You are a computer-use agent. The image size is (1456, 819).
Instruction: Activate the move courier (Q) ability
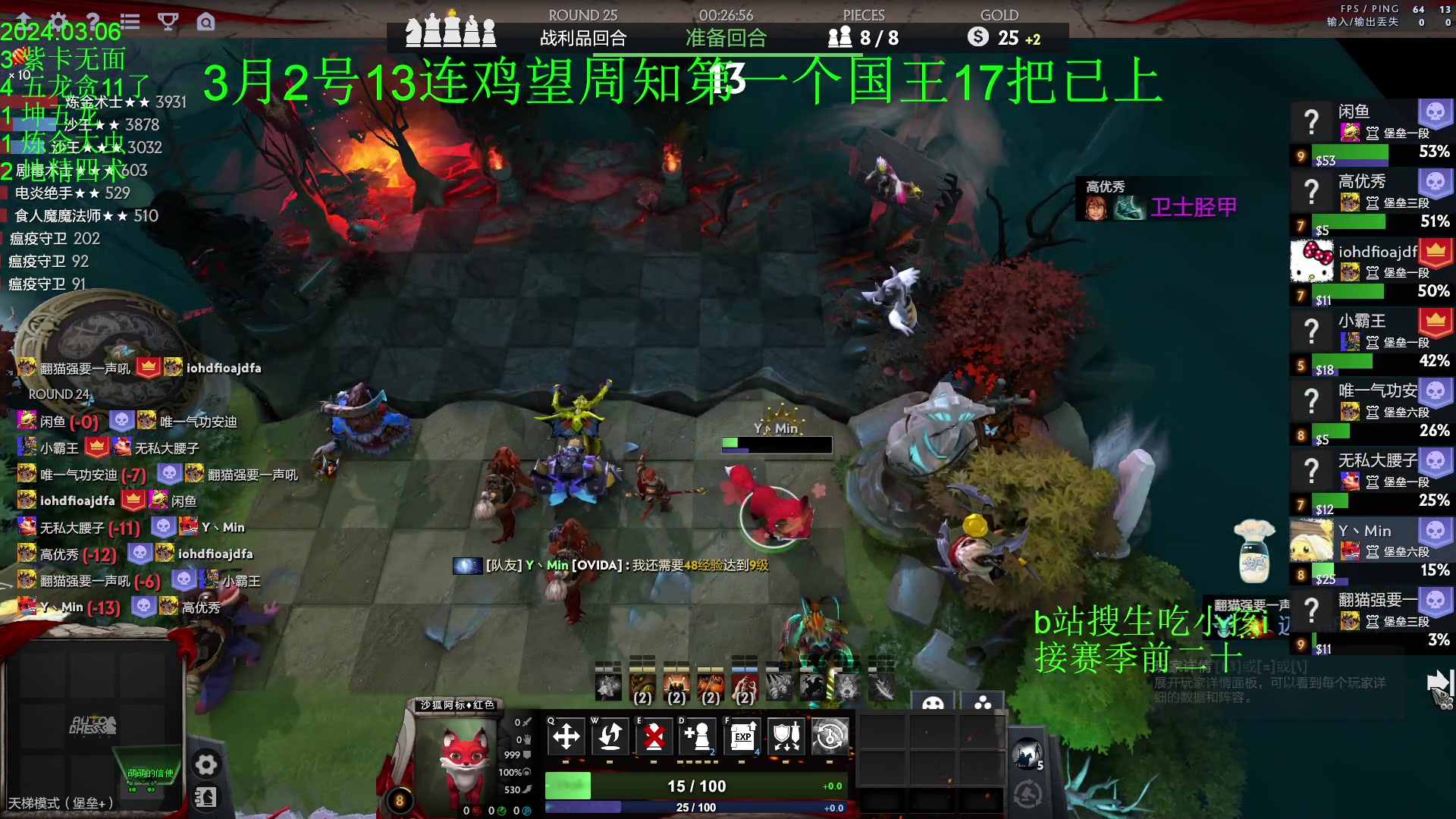(x=566, y=736)
